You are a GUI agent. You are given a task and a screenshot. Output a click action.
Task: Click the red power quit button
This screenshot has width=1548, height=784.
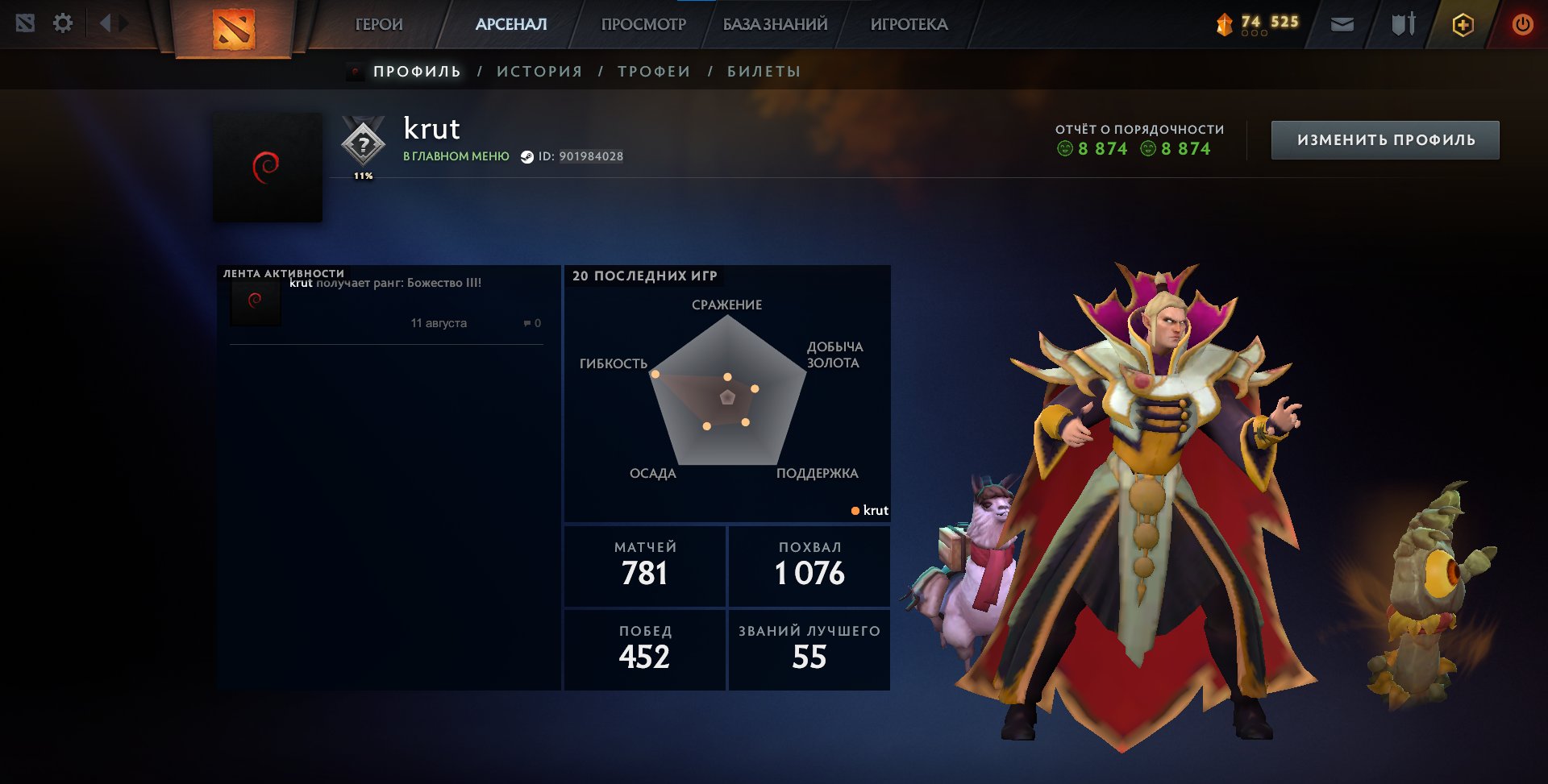pyautogui.click(x=1522, y=25)
